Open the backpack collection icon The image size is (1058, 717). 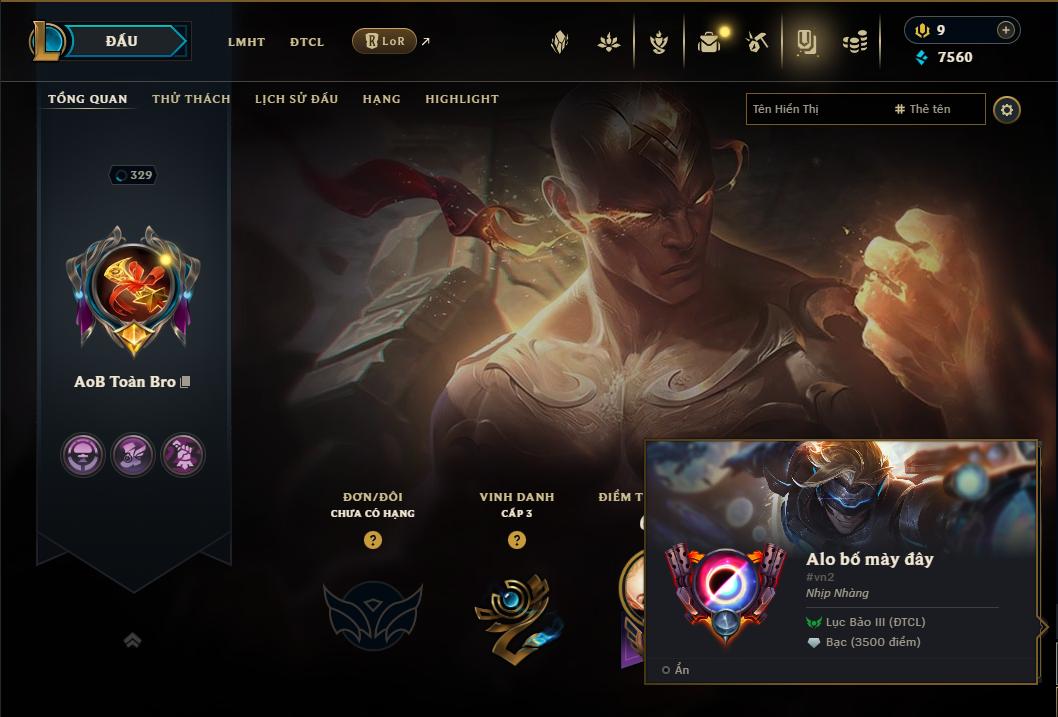click(709, 42)
